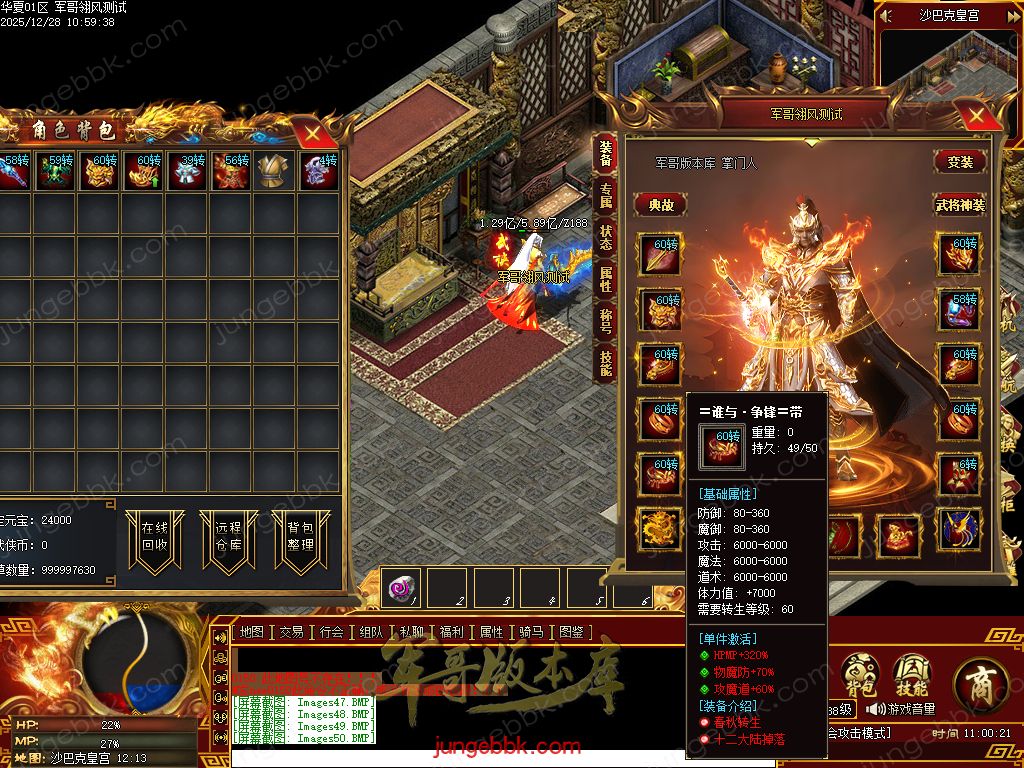The height and width of the screenshot is (768, 1024).
Task: Sort the bag with 背包整理
Action: pyautogui.click(x=300, y=537)
